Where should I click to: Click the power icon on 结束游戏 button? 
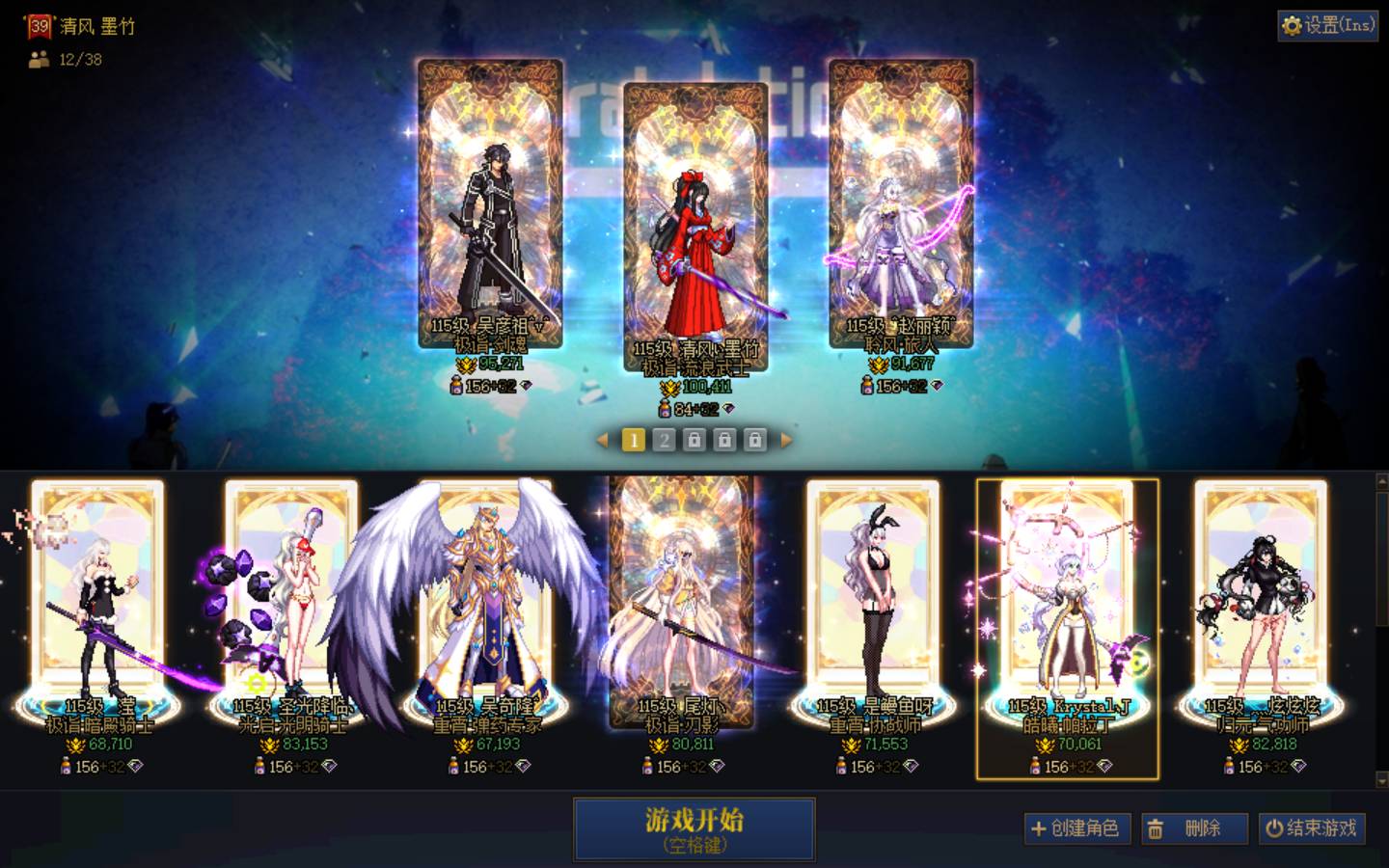click(1271, 827)
